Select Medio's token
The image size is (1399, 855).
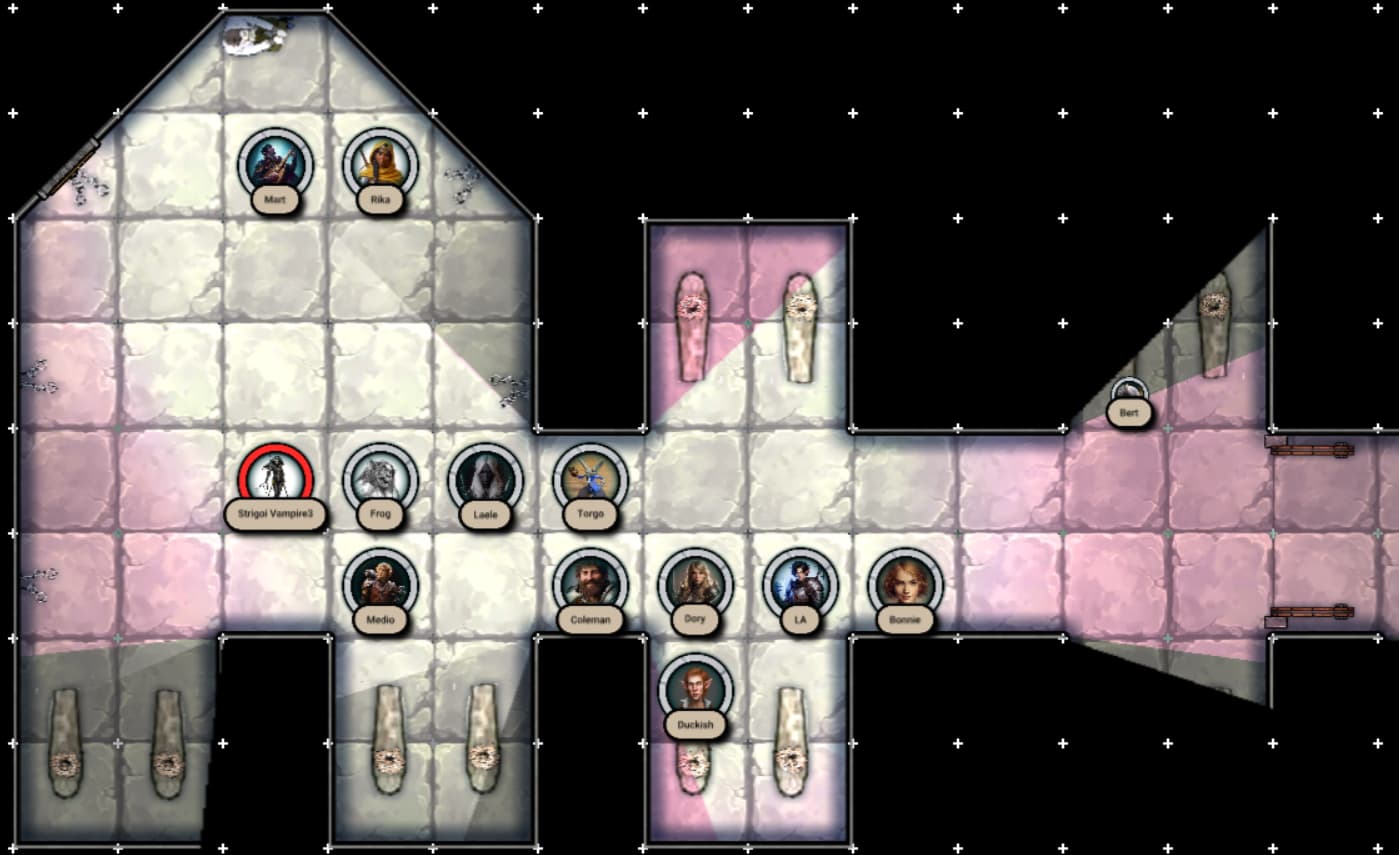pos(380,584)
